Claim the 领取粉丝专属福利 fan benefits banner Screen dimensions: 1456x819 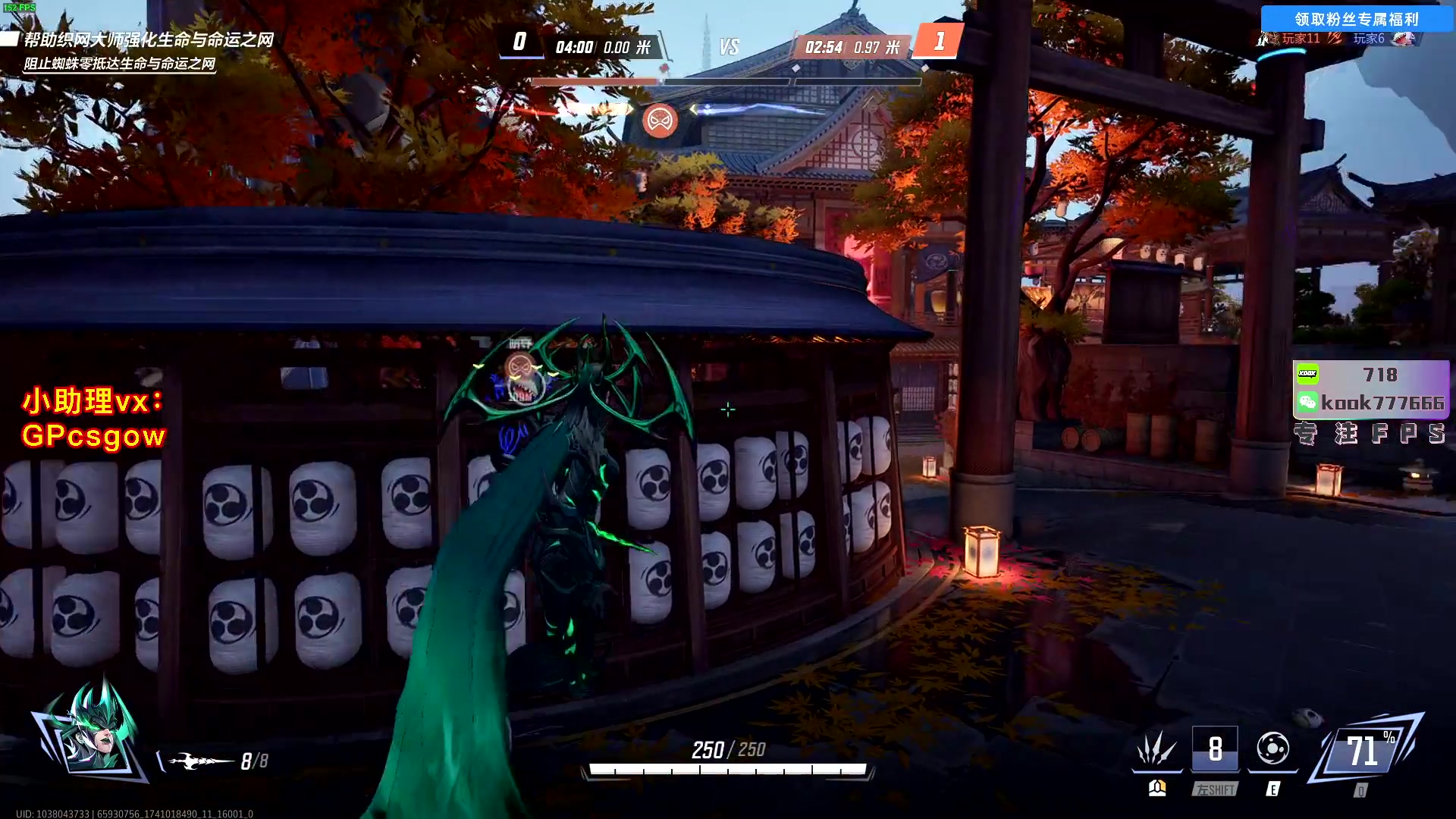click(x=1356, y=19)
